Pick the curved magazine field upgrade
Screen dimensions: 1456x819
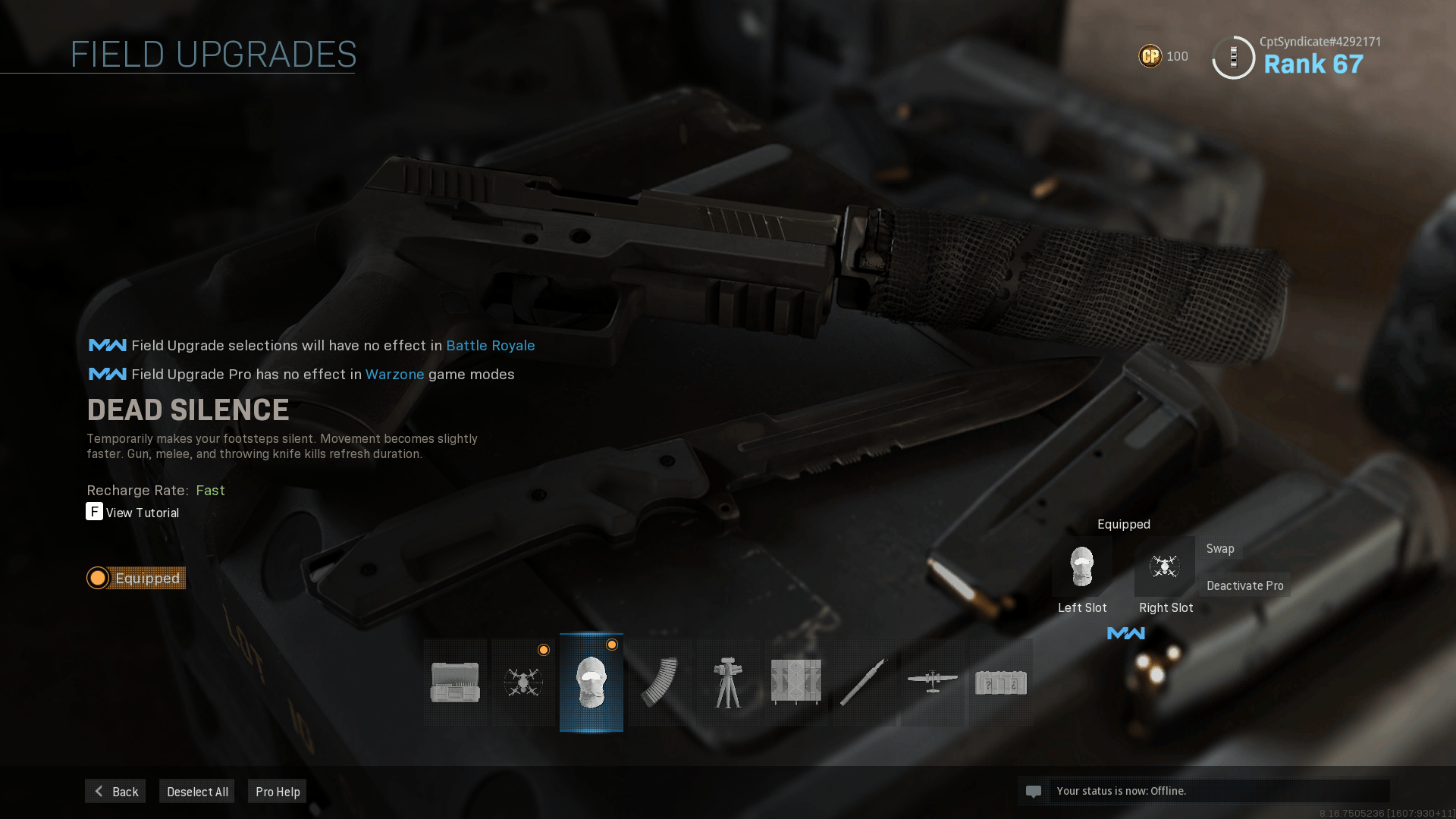pyautogui.click(x=660, y=682)
